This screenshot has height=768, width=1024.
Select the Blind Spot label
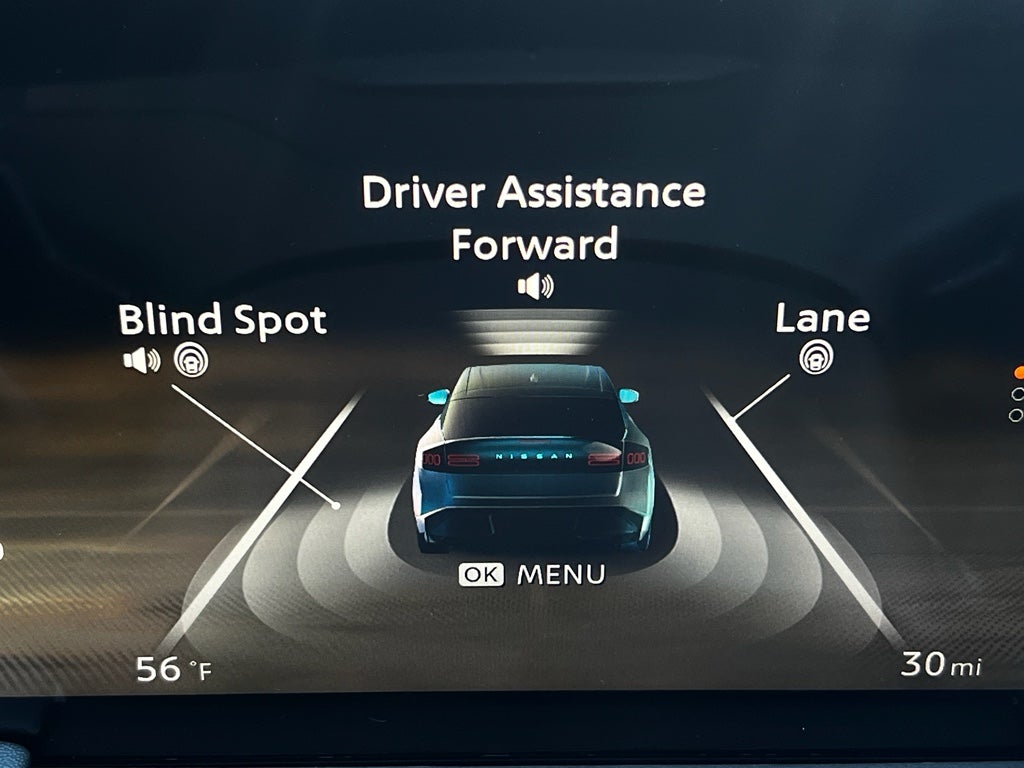[x=222, y=321]
